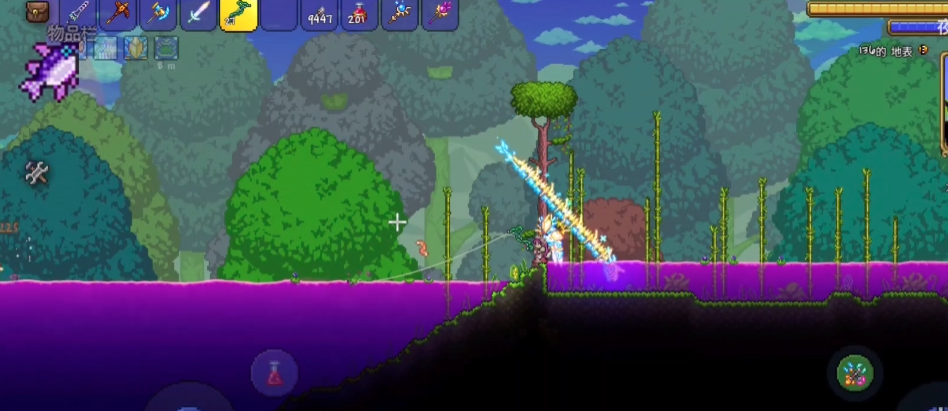
Task: Select the pink-gem staff hotbar slot
Action: pyautogui.click(x=440, y=13)
